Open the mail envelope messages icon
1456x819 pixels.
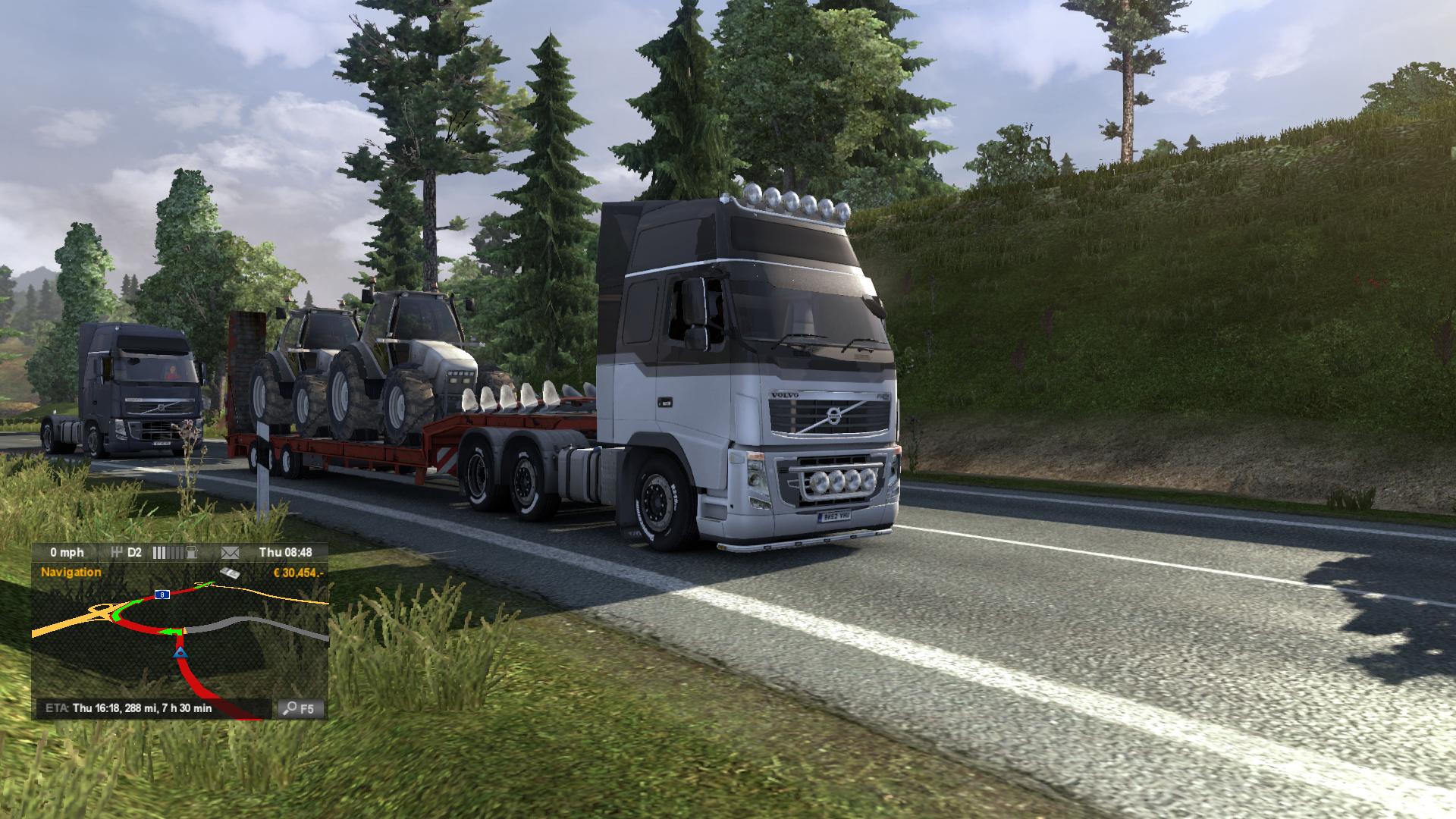click(230, 552)
